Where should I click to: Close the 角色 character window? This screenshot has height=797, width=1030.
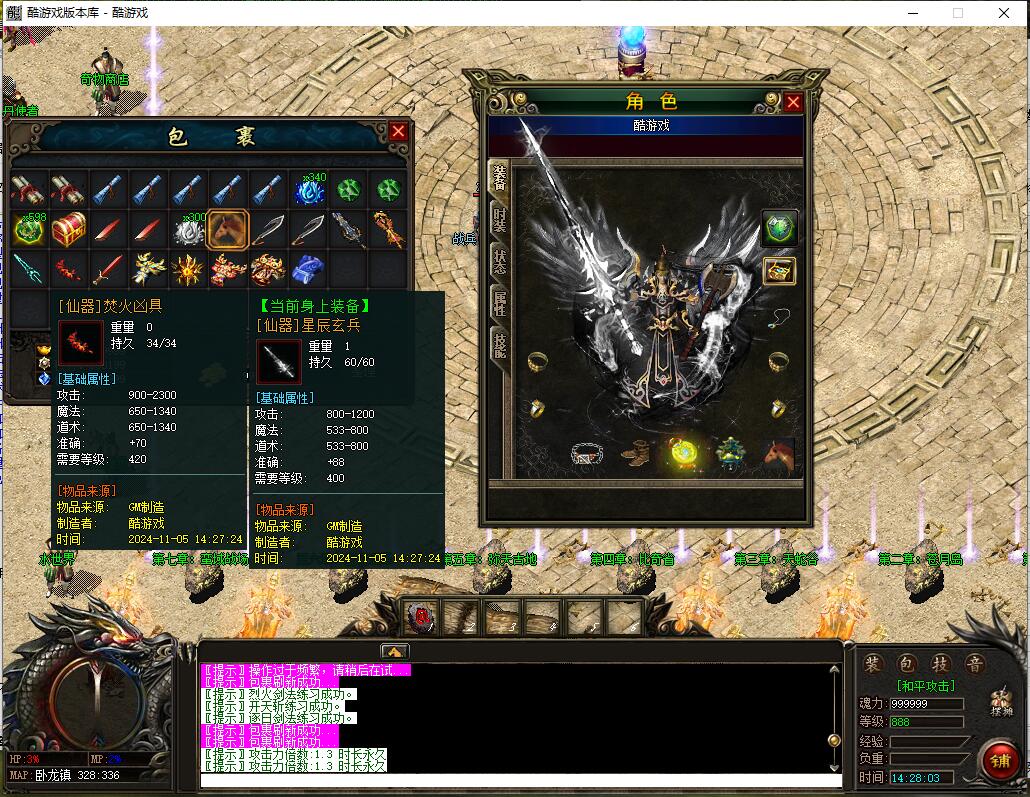[x=793, y=102]
